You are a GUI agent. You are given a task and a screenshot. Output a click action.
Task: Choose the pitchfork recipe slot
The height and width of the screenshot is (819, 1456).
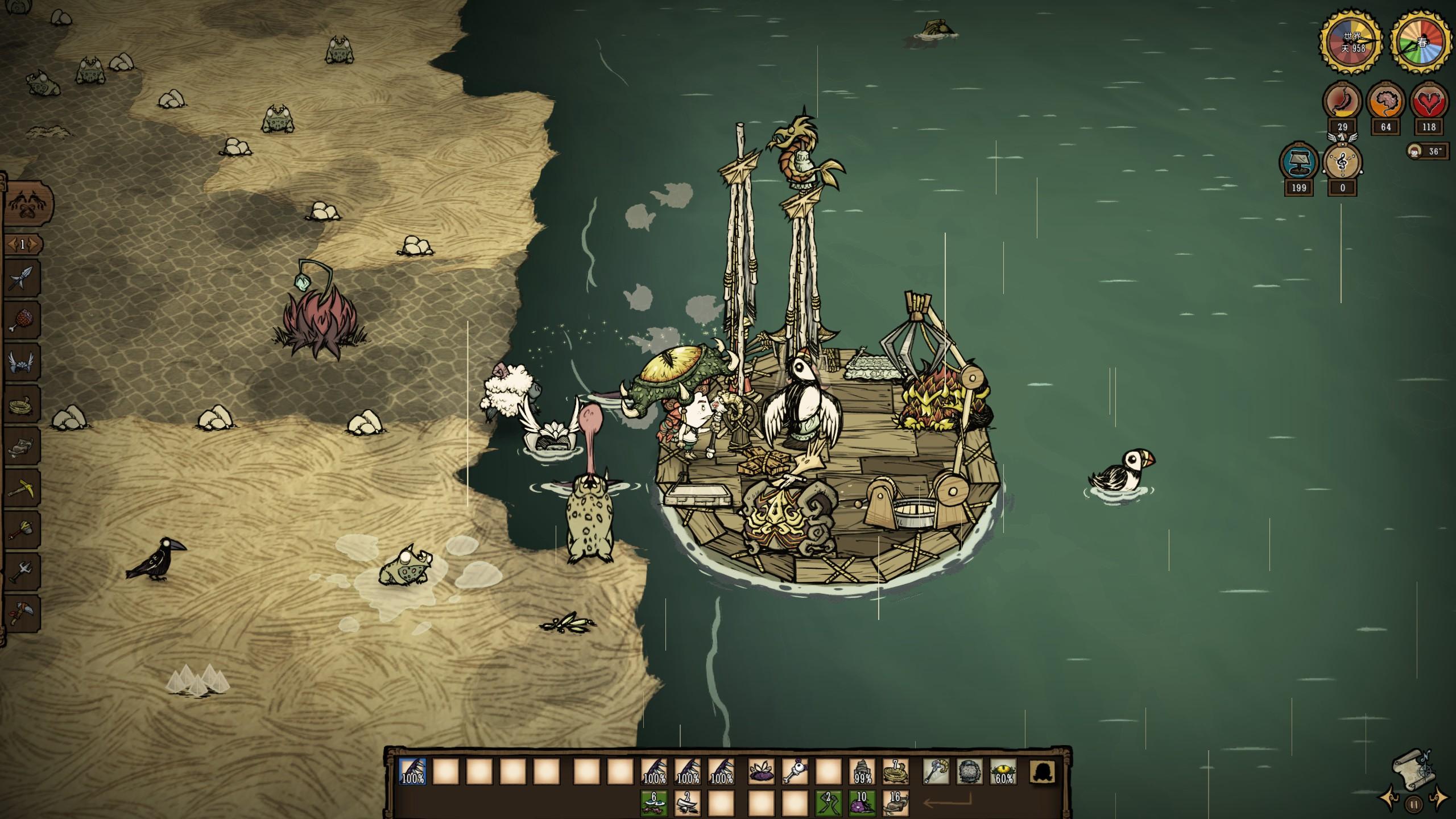tap(23, 570)
